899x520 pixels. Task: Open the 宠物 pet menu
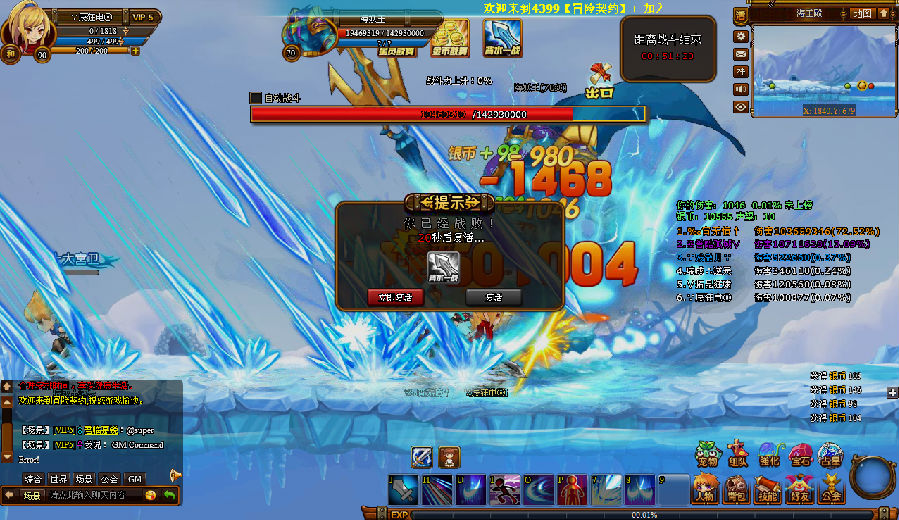tap(708, 455)
